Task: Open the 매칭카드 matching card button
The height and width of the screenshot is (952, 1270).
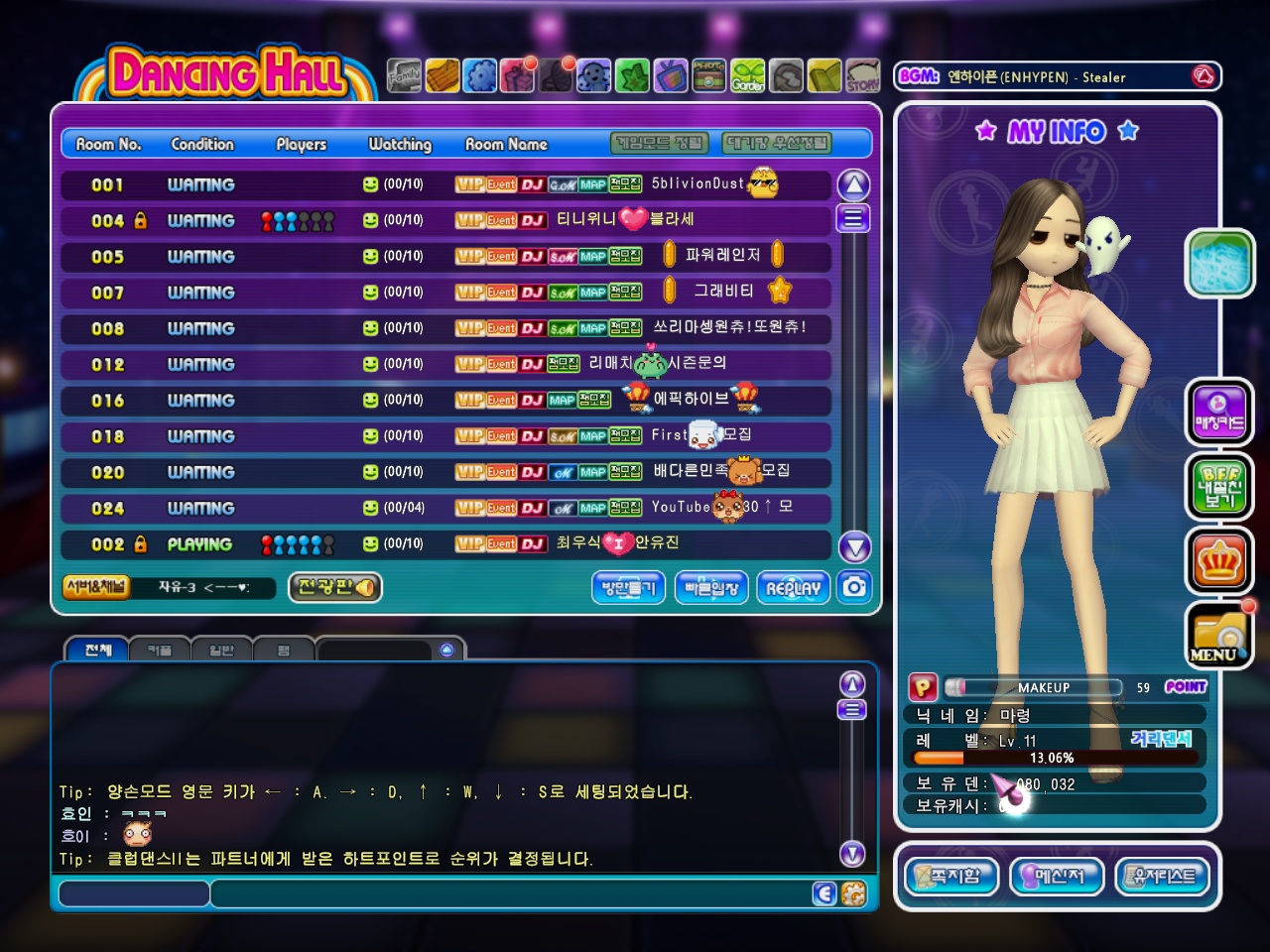Action: click(x=1219, y=413)
